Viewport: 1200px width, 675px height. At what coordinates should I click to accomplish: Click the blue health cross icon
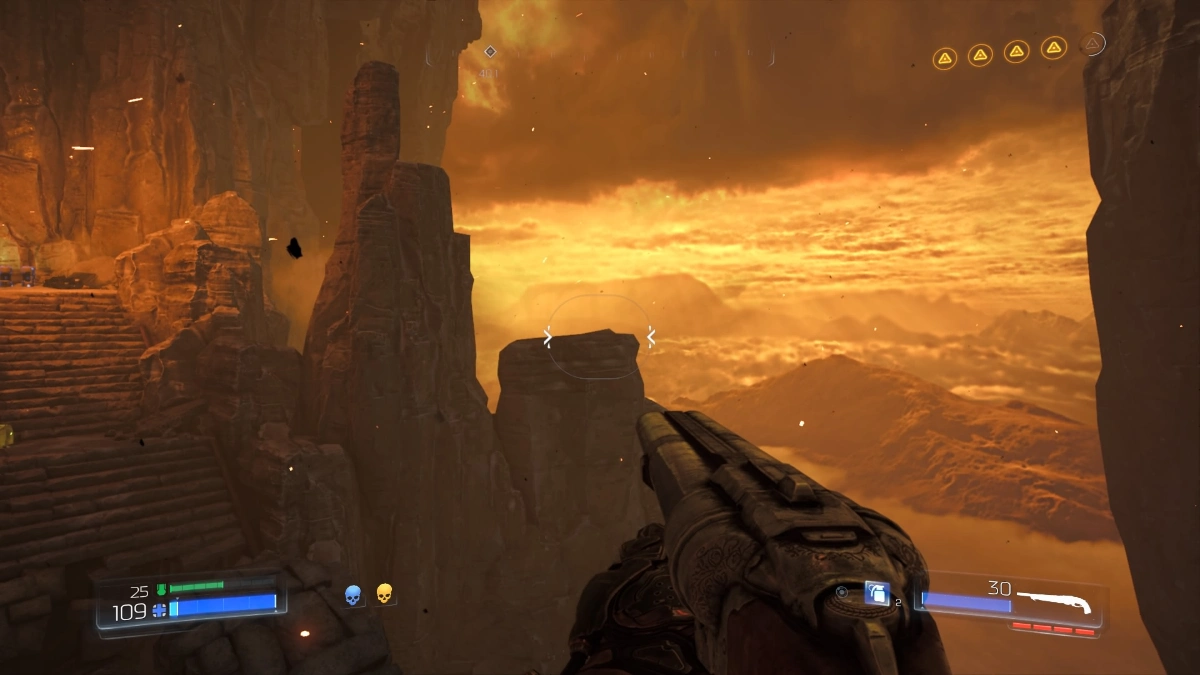coord(159,609)
